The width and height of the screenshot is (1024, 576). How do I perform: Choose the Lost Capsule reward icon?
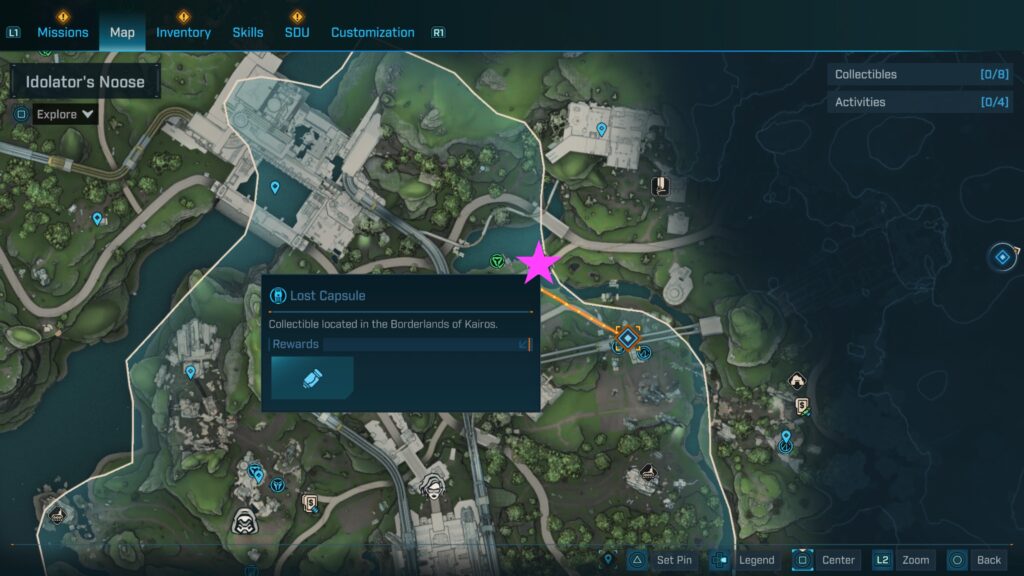click(311, 378)
